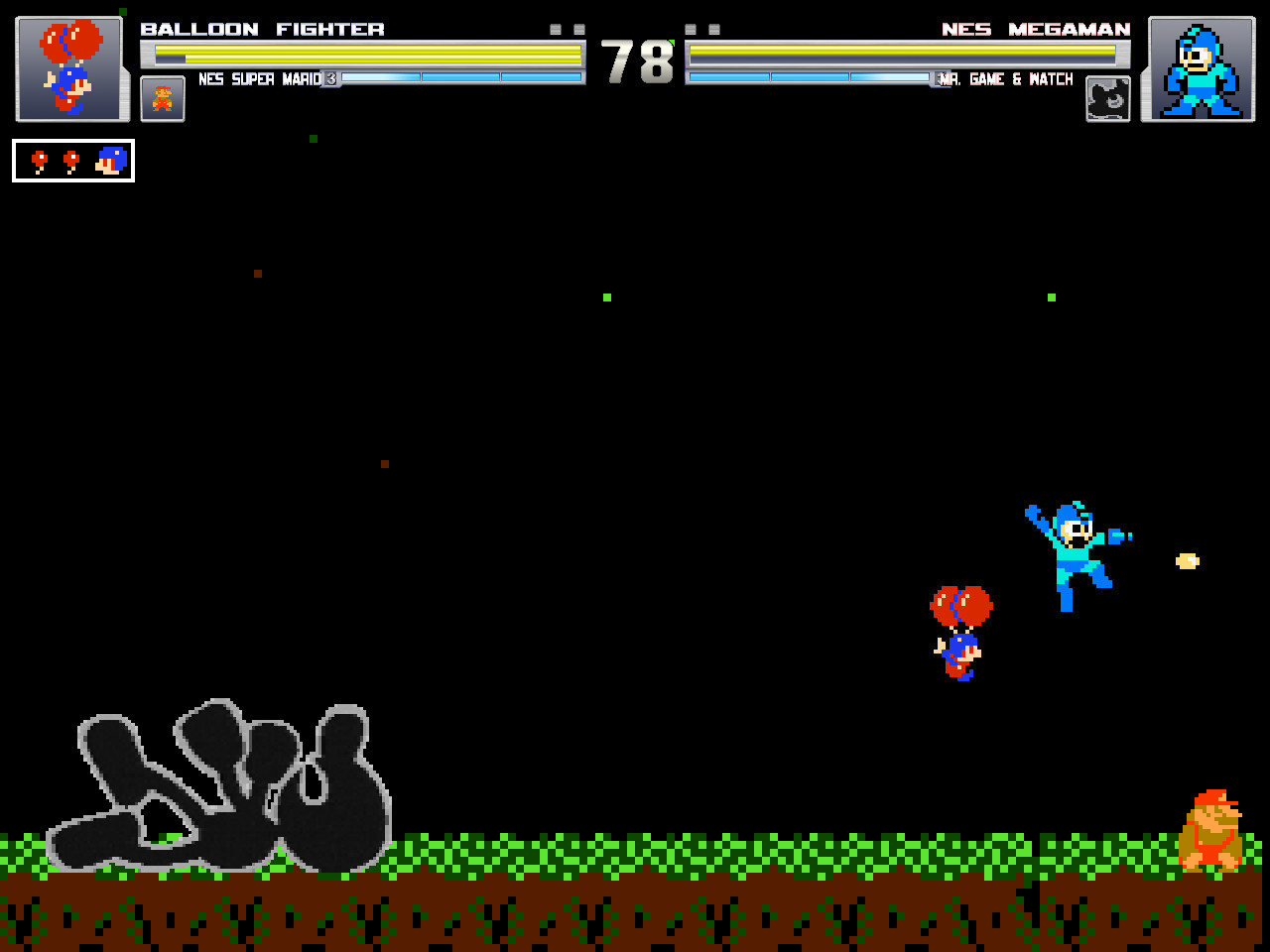
Task: Click the Balloon Fighter character portrait
Action: coord(69,67)
